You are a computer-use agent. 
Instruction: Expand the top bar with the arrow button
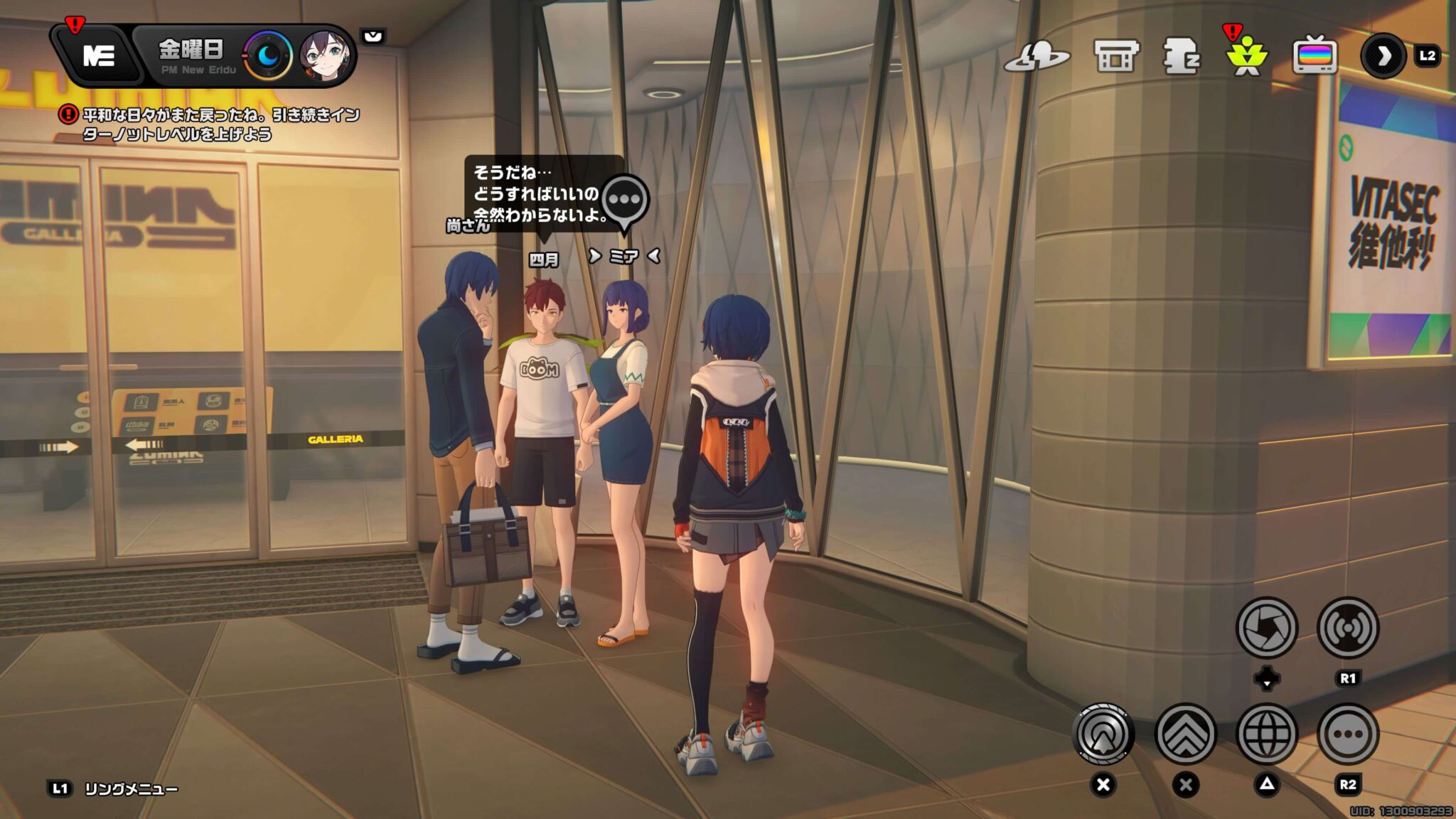(1383, 56)
